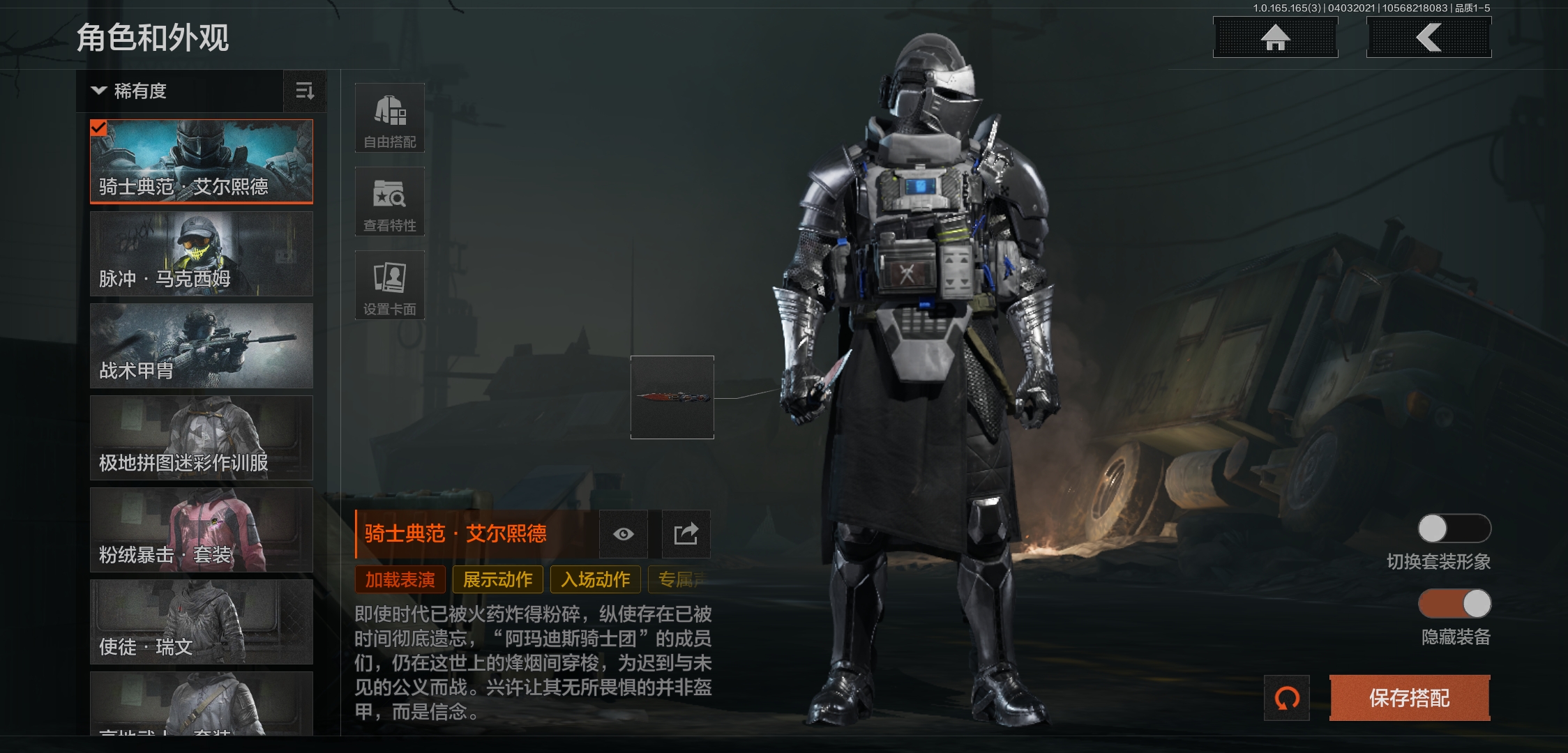
Task: Toggle the eye preview icon for 骑士典范·艾尔熙德
Action: coord(623,534)
